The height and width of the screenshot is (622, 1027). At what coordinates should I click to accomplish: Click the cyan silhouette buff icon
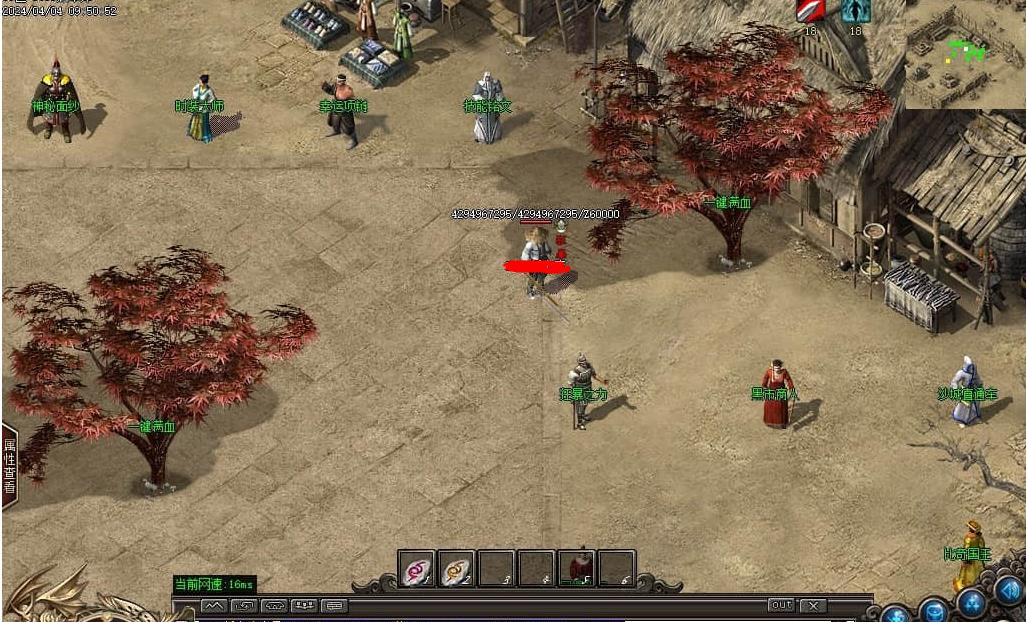(x=855, y=11)
